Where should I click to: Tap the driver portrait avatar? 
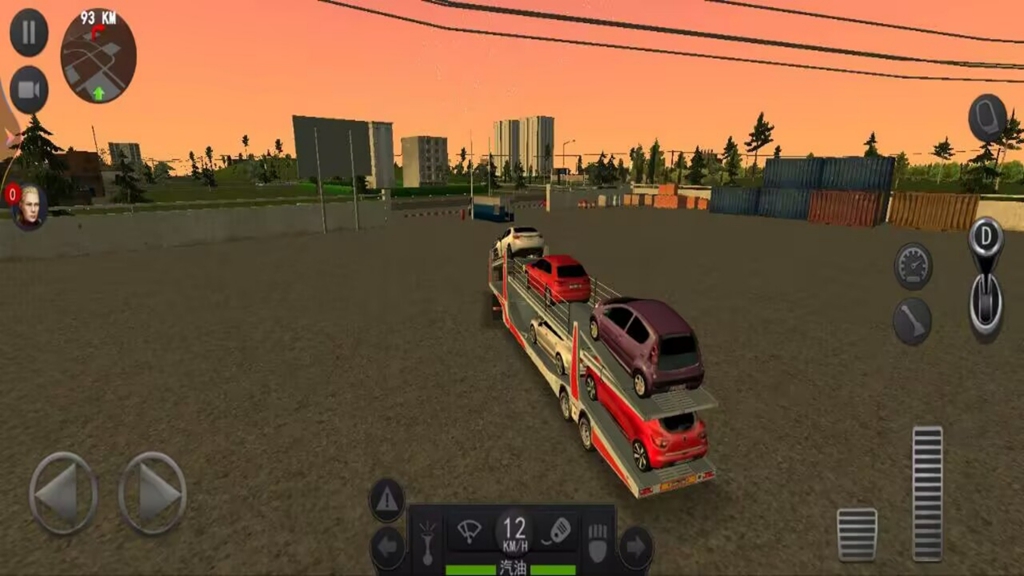tap(29, 206)
